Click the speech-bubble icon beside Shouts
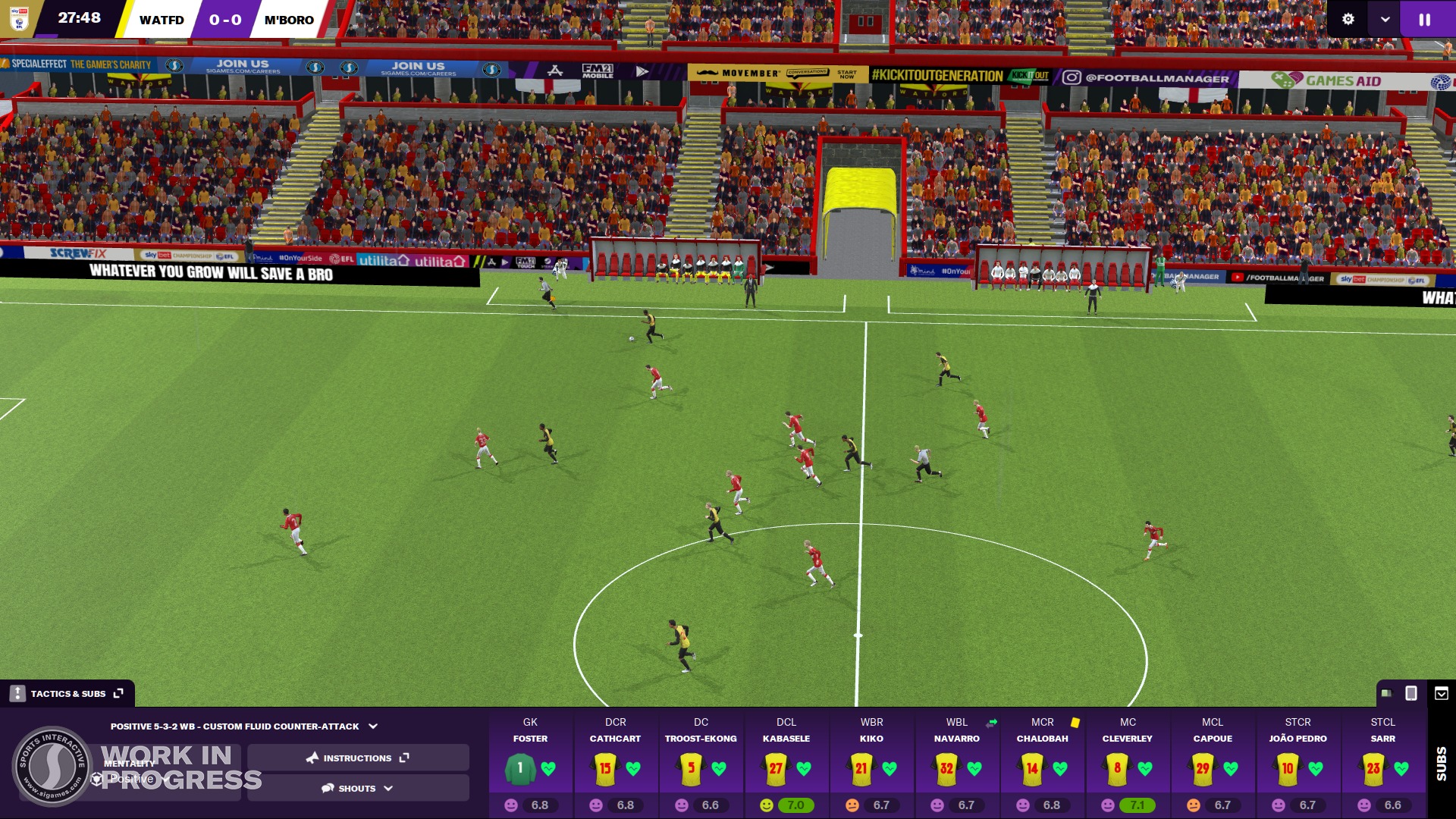This screenshot has width=1456, height=819. tap(327, 788)
